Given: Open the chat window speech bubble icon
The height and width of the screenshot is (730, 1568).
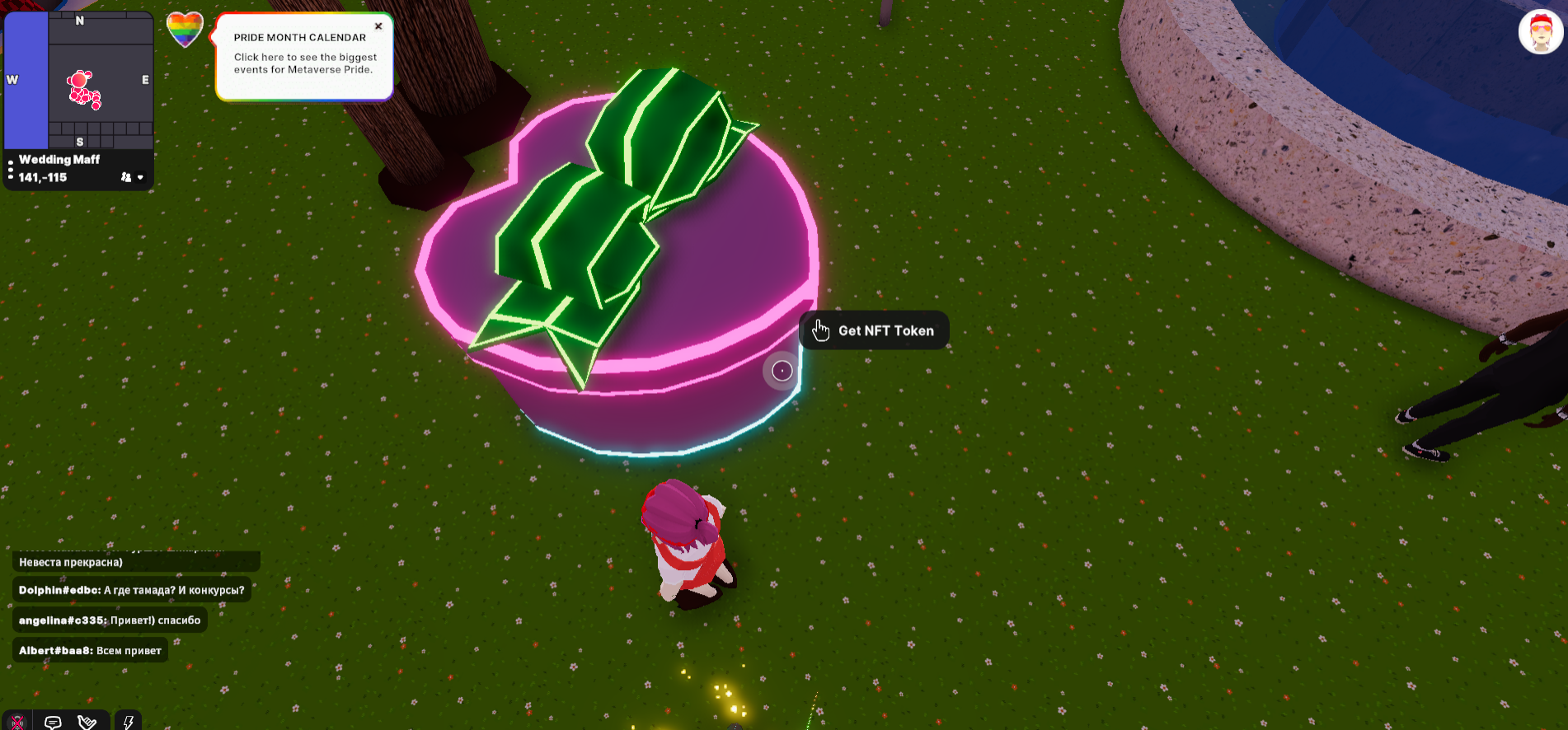Looking at the screenshot, I should click(x=53, y=722).
